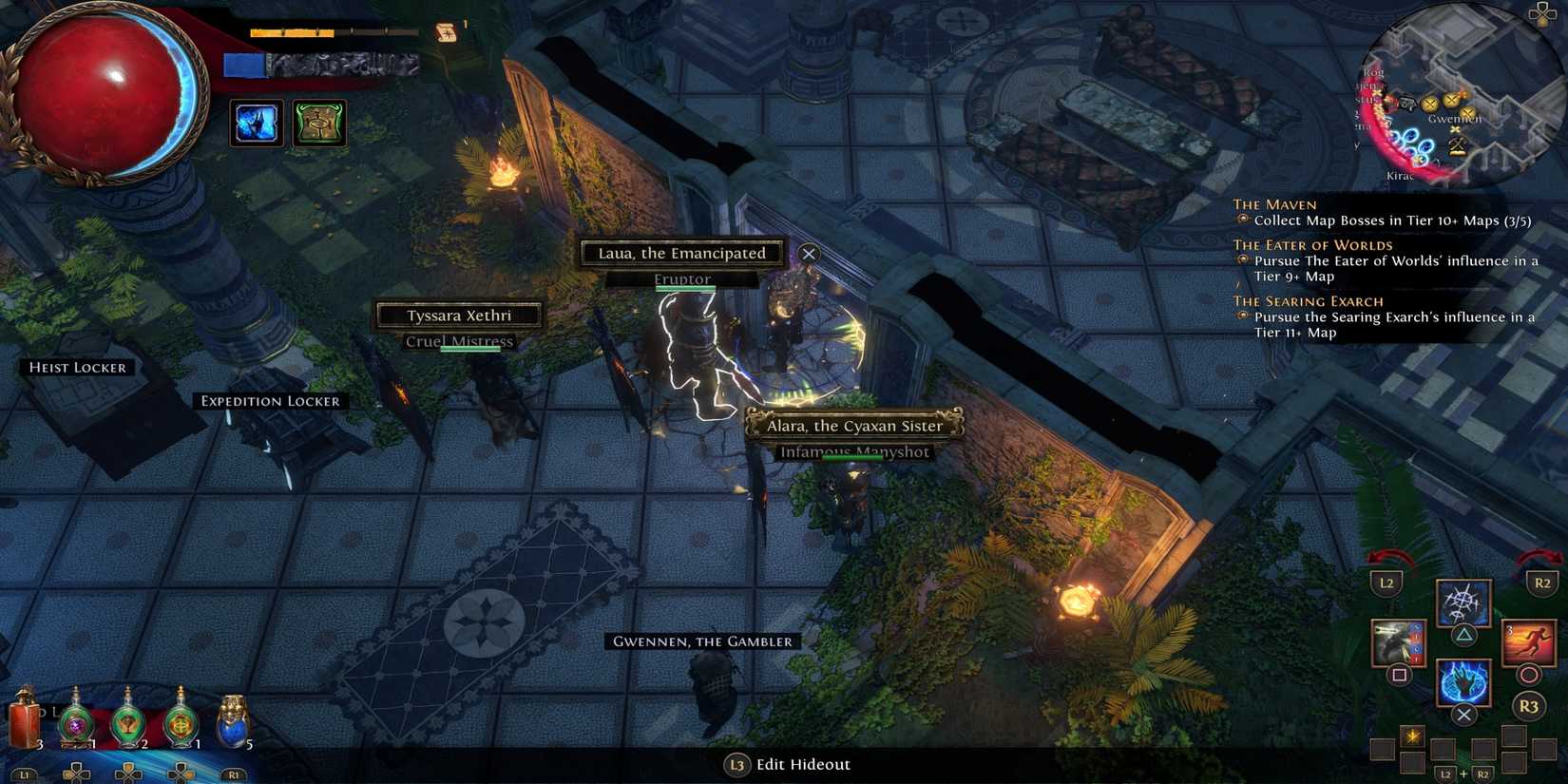
Task: Click the Heist Locker
Action: click(80, 368)
